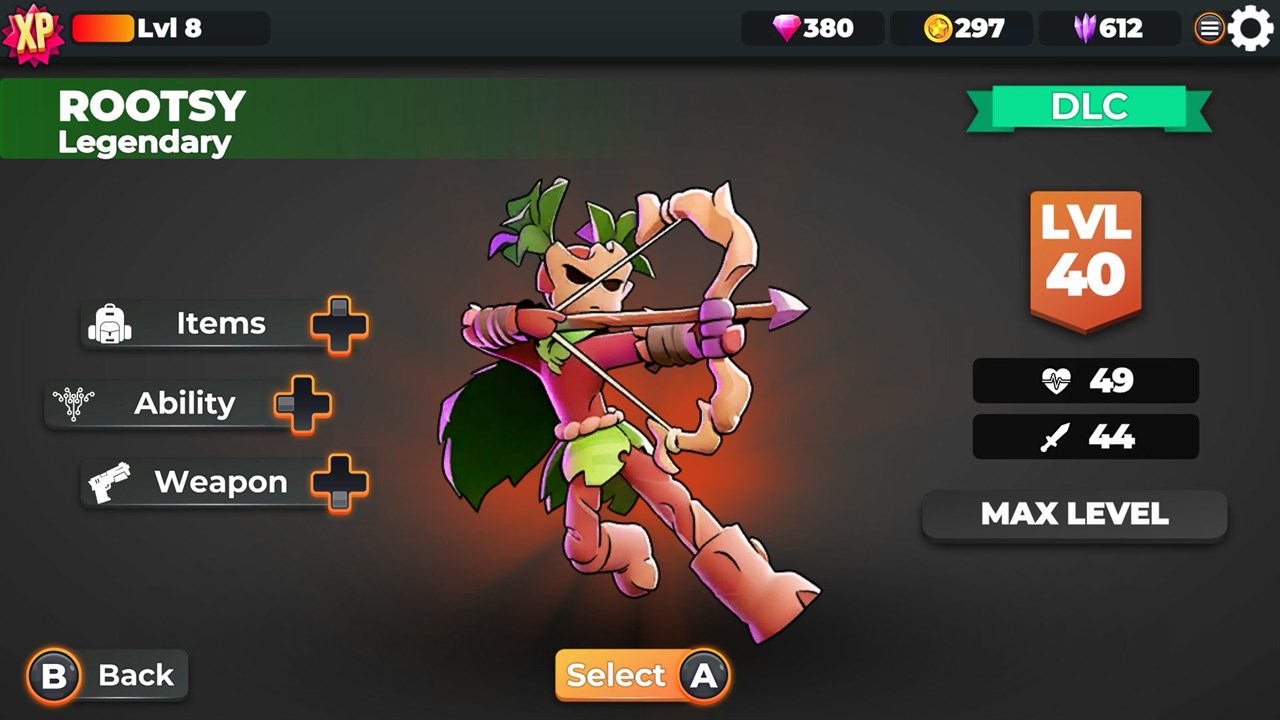
Task: Open the Weapon selection
Action: coord(222,483)
